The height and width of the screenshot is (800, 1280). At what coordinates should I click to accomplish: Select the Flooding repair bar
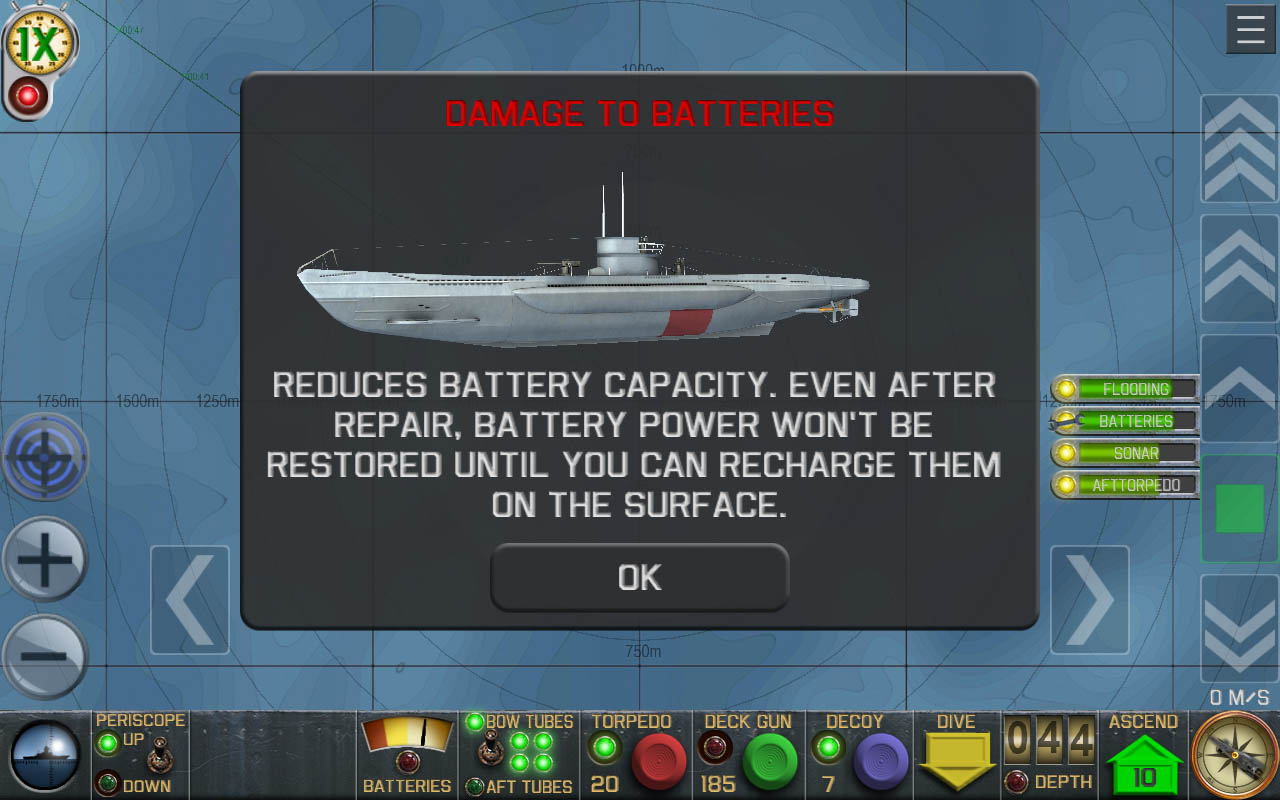pyautogui.click(x=1125, y=389)
